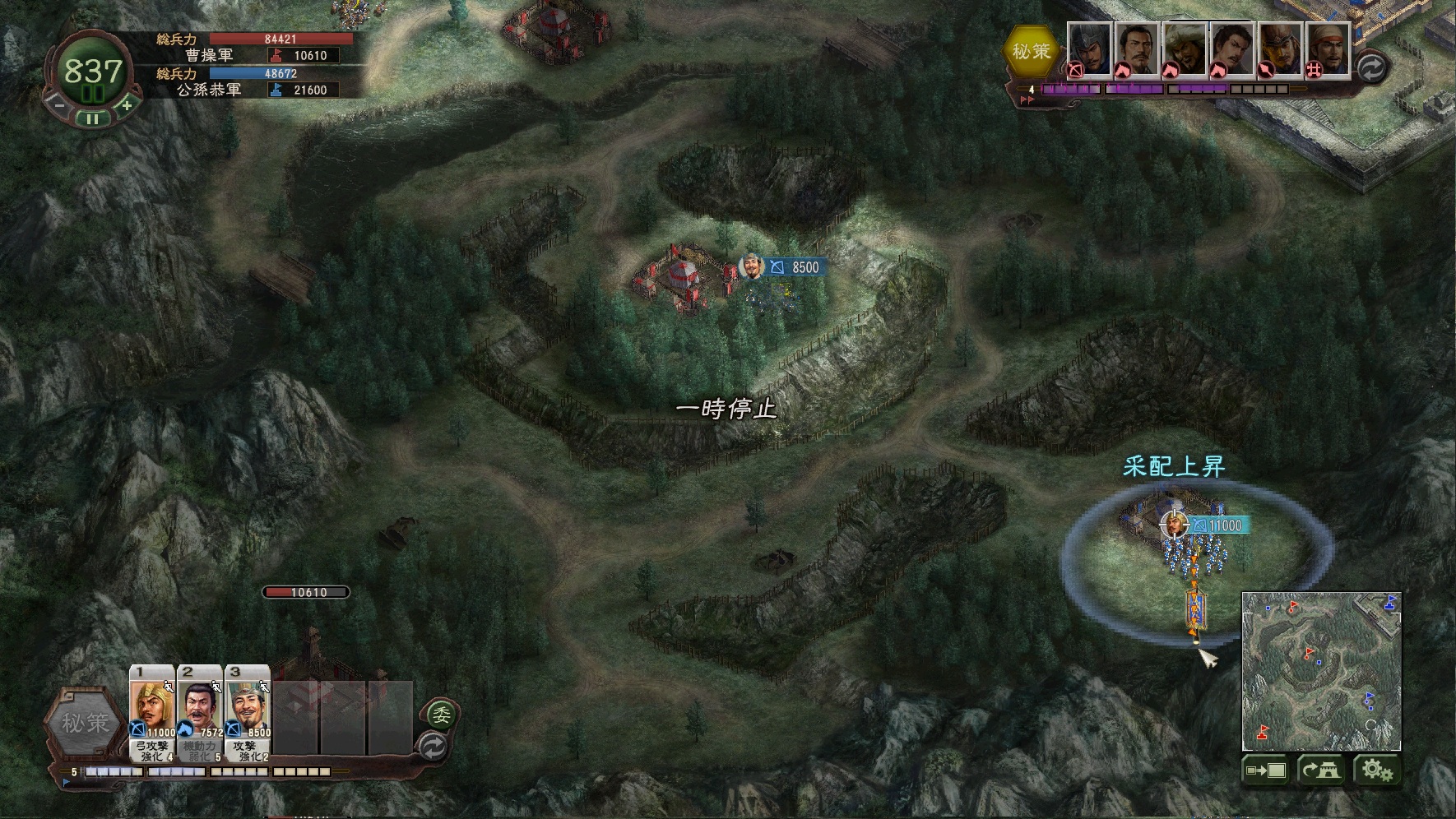Click the battlefield minimap
The width and height of the screenshot is (1456, 819).
click(1321, 669)
